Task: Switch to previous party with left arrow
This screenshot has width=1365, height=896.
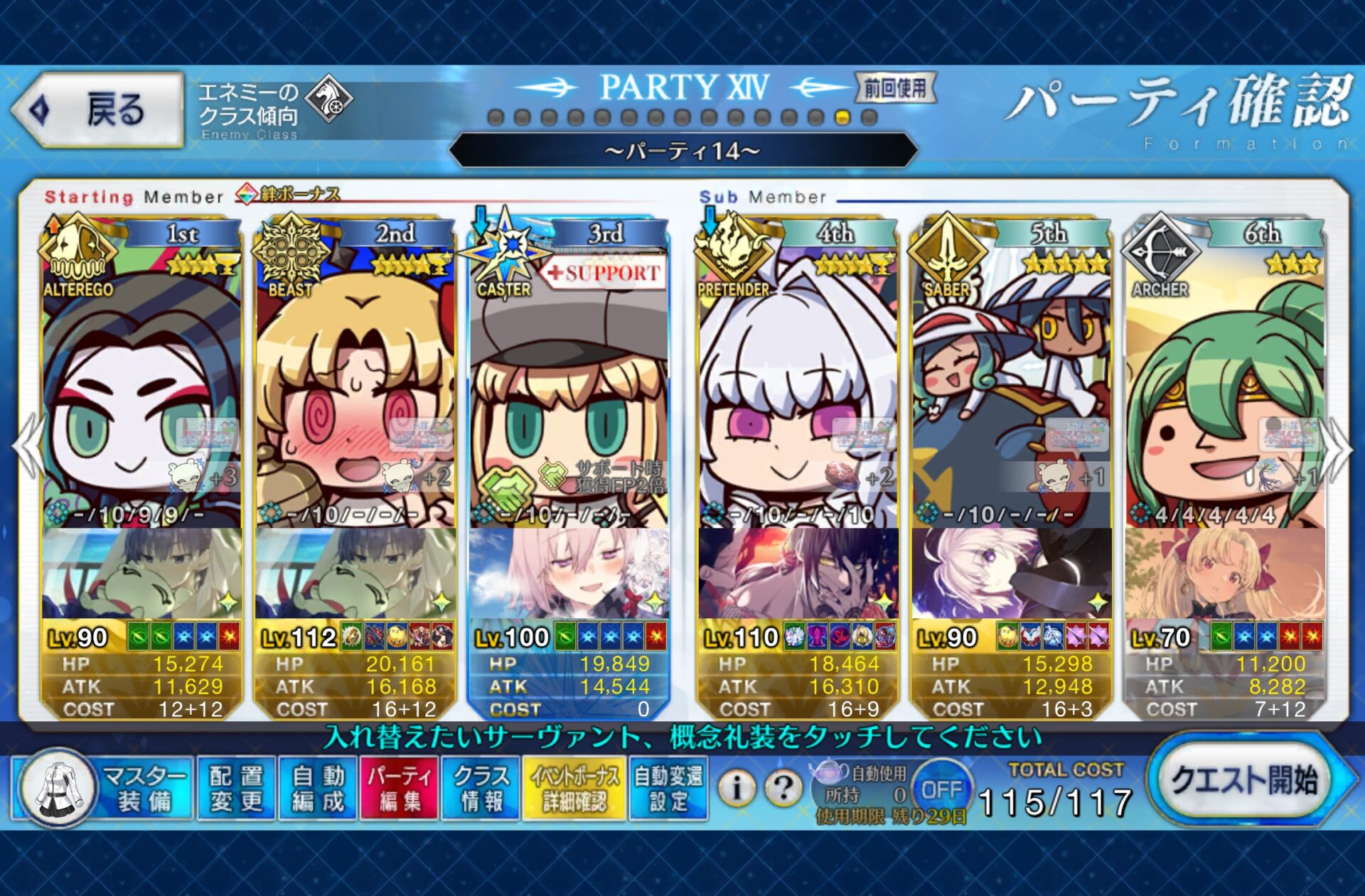Action: (x=27, y=448)
